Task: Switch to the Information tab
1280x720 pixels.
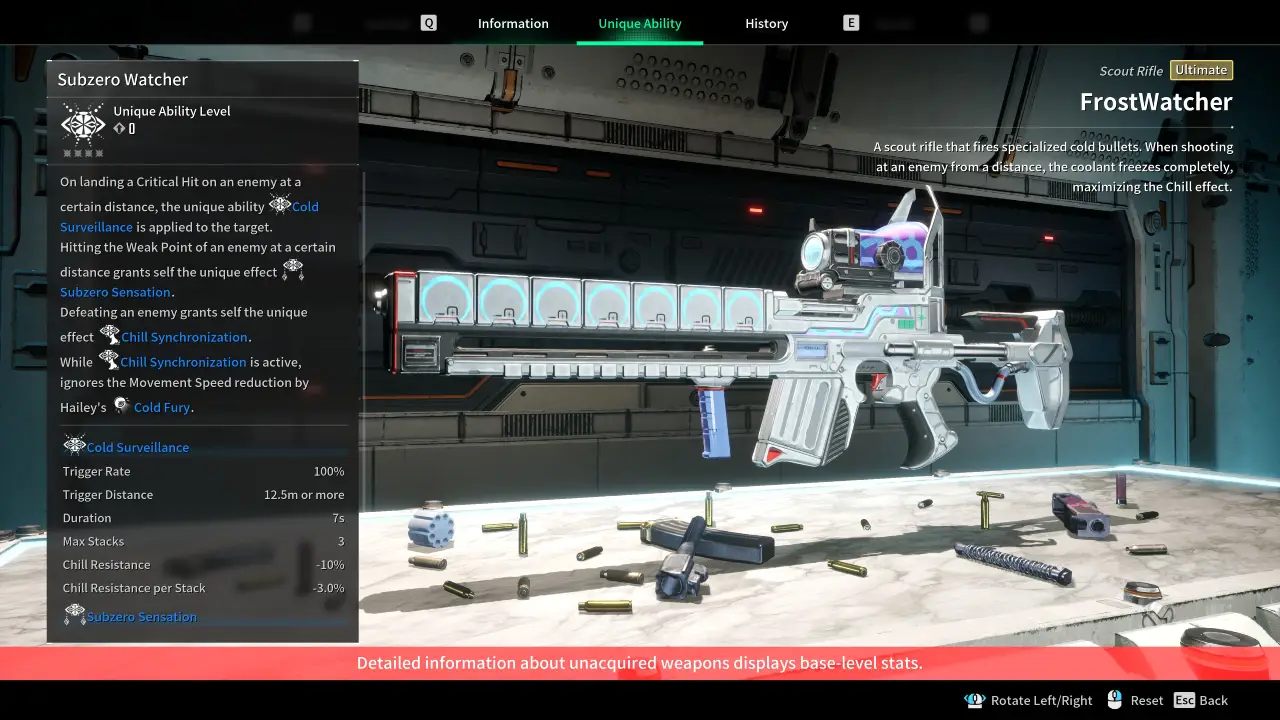Action: (512, 23)
